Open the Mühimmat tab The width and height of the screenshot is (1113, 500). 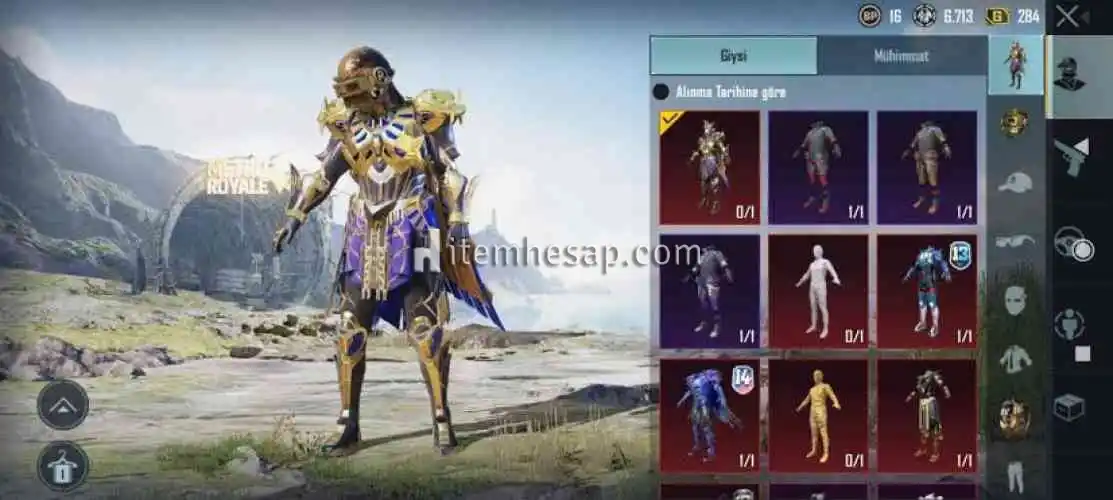[900, 56]
